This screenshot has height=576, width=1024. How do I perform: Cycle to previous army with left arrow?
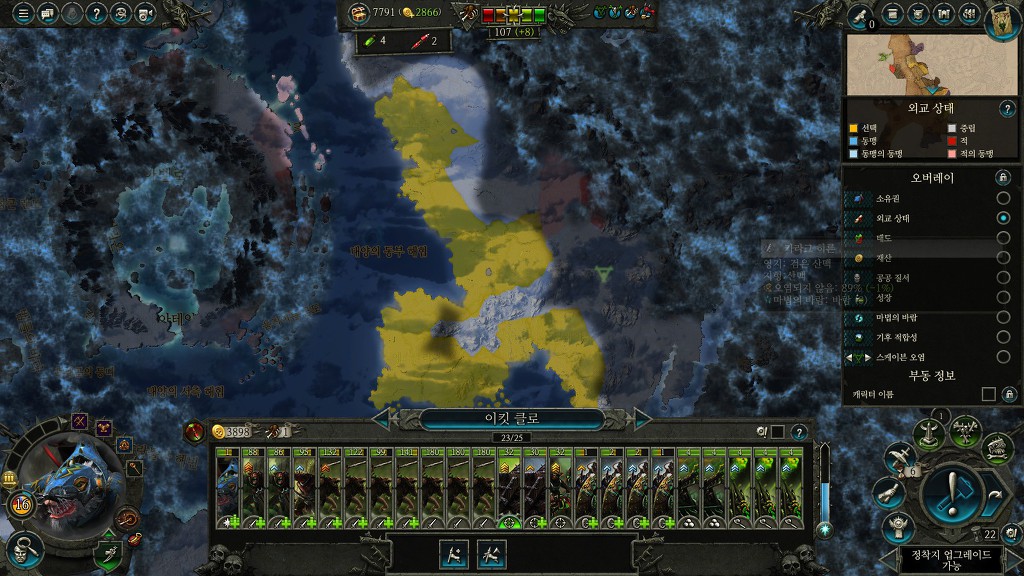pos(380,418)
